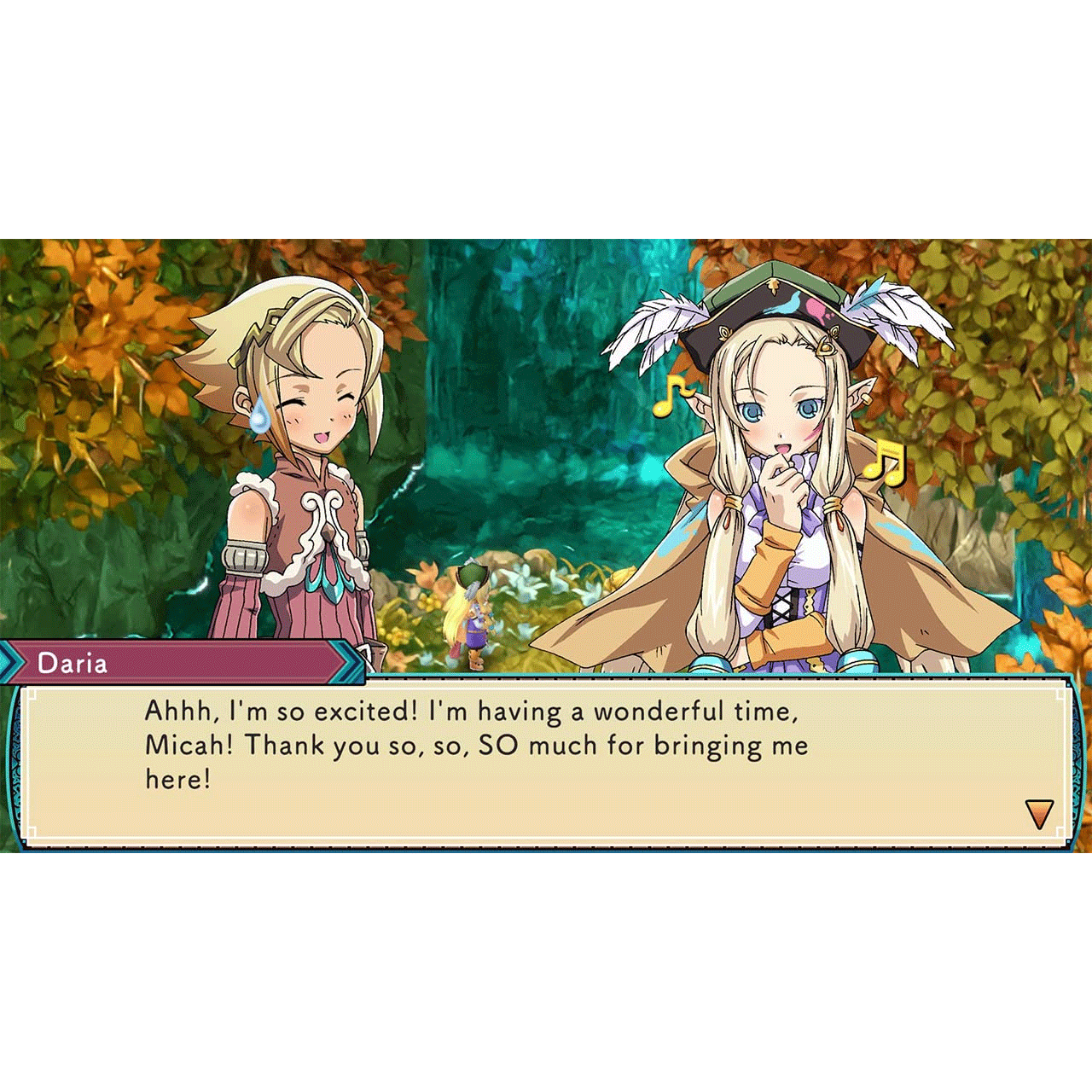The width and height of the screenshot is (1092, 1092).
Task: Click the teal arrow tip of the name plate
Action: (350, 659)
